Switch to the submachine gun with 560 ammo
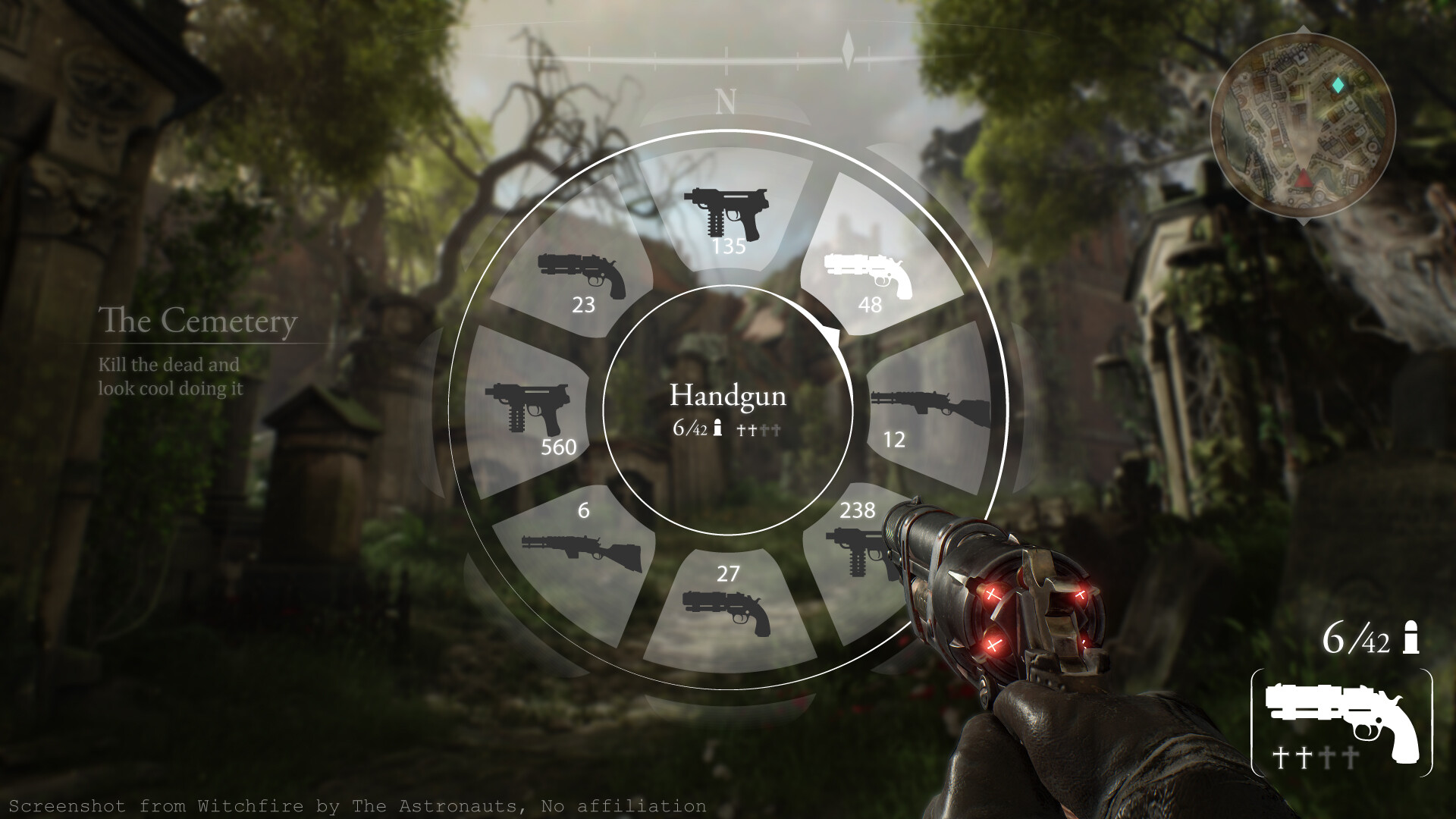Image resolution: width=1456 pixels, height=819 pixels. (531, 413)
